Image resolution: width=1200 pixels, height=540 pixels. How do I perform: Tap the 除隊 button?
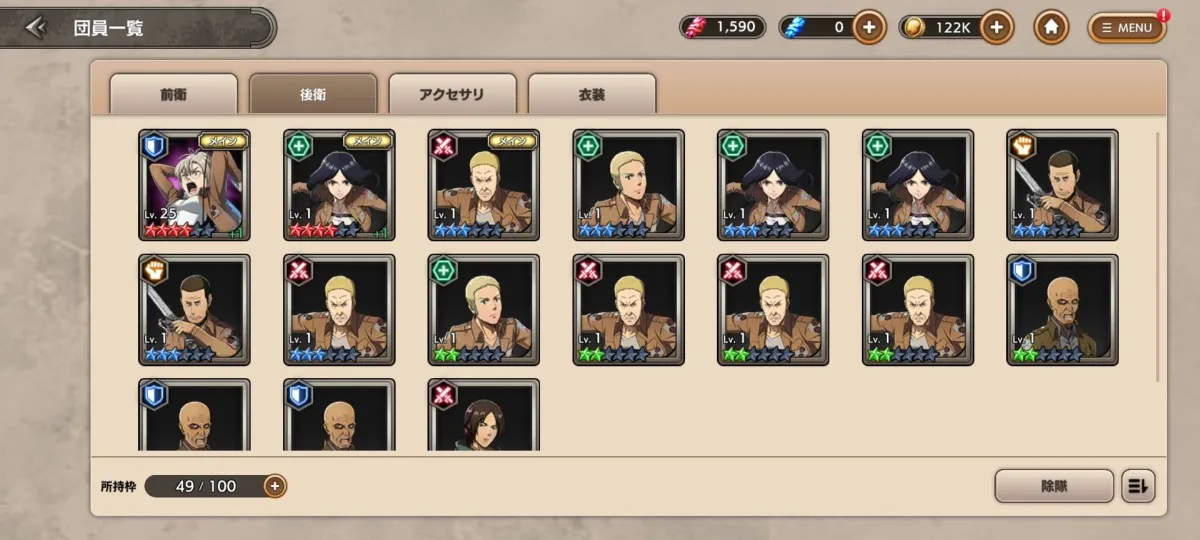click(1054, 486)
